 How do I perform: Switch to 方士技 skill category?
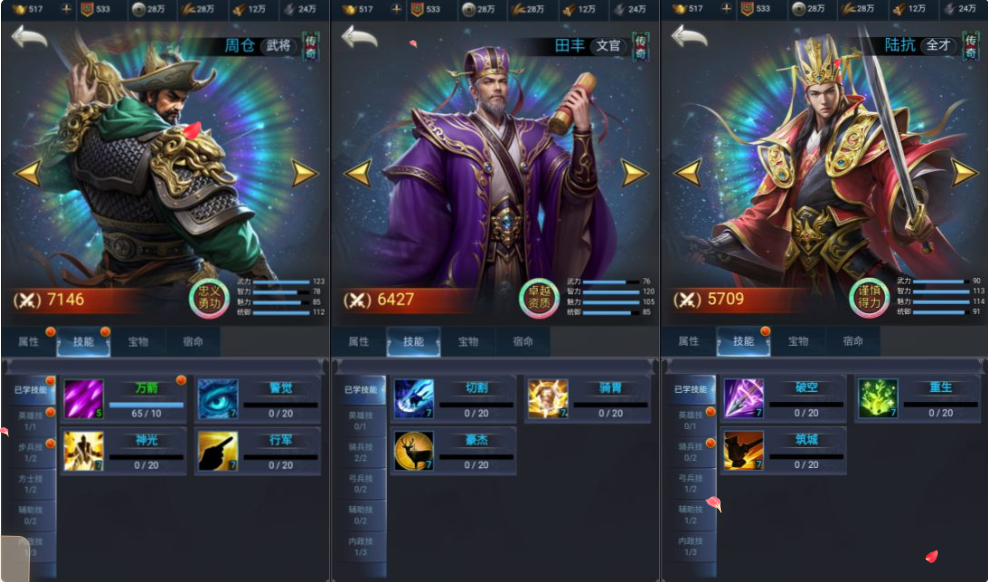click(x=30, y=483)
